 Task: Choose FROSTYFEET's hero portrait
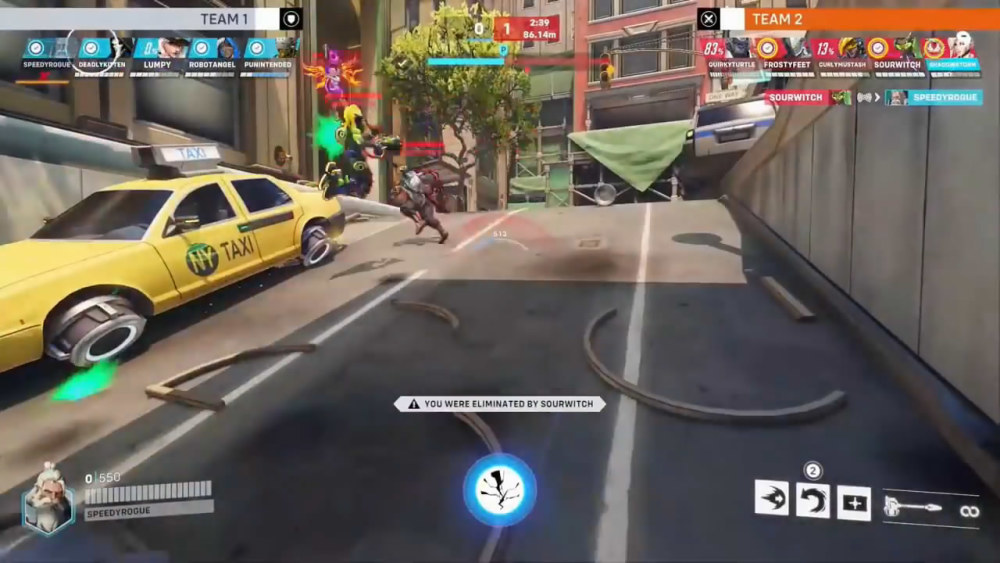click(x=784, y=54)
